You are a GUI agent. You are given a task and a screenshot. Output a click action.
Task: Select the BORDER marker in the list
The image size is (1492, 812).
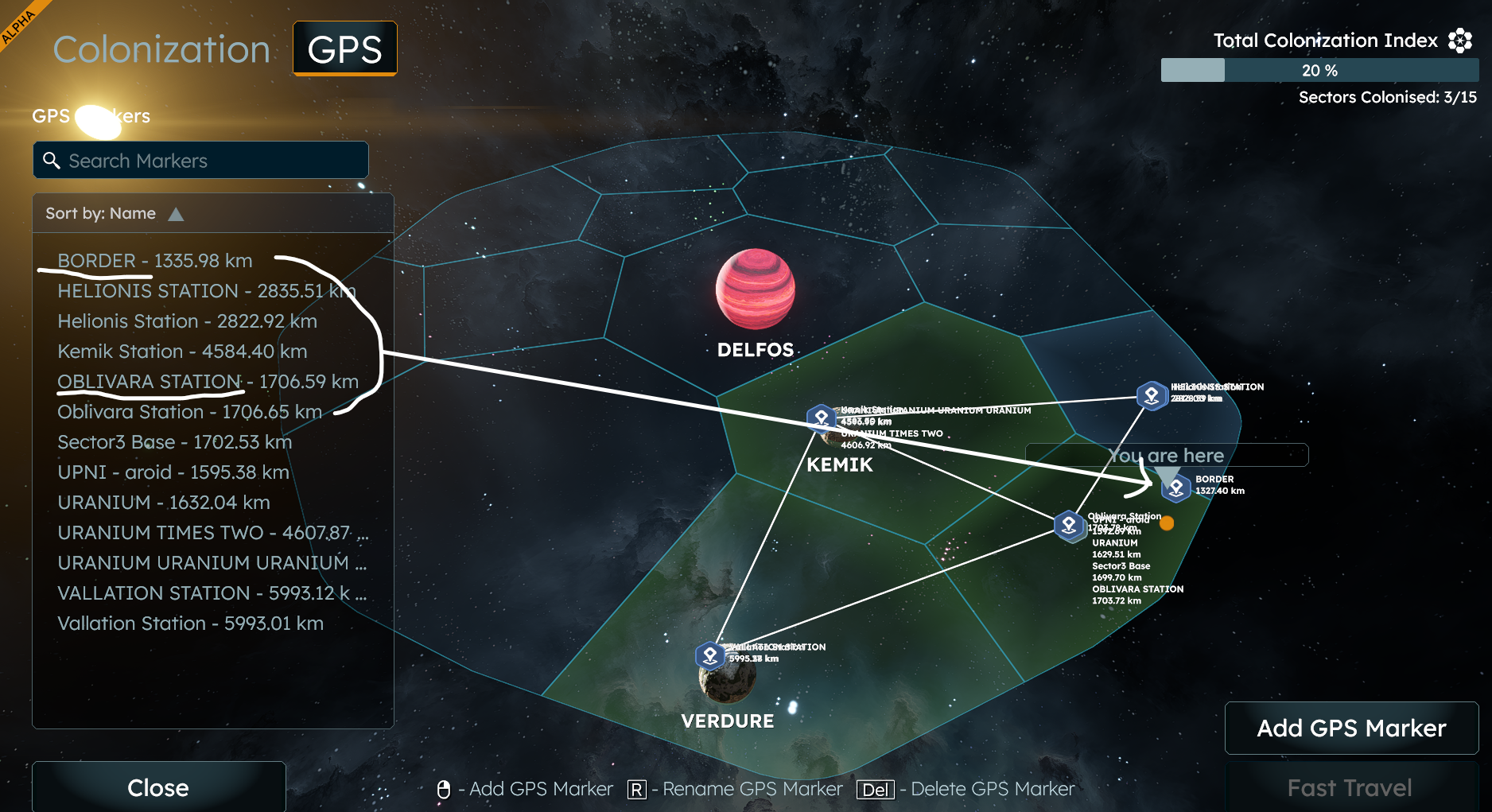(x=154, y=261)
